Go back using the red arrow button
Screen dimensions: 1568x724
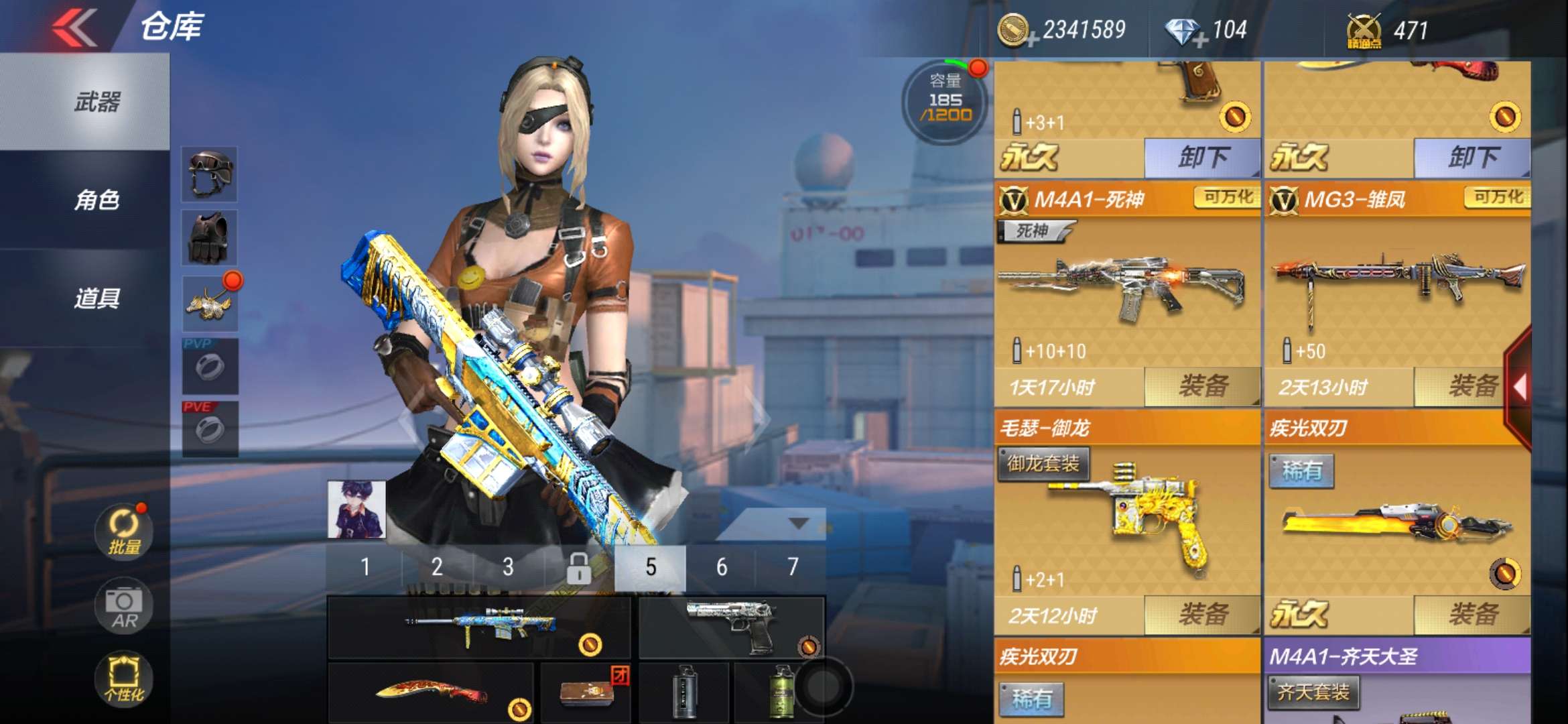[x=75, y=27]
